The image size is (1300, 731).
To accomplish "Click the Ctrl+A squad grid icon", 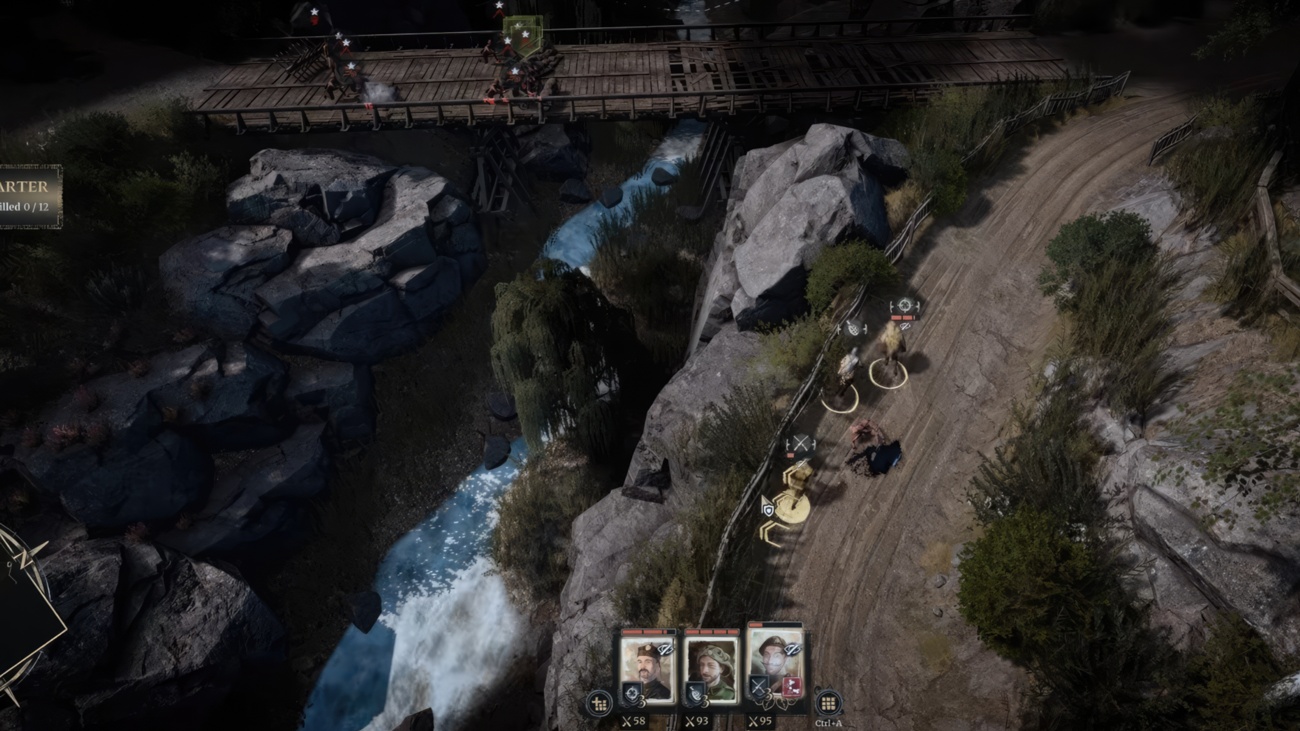I will (828, 702).
